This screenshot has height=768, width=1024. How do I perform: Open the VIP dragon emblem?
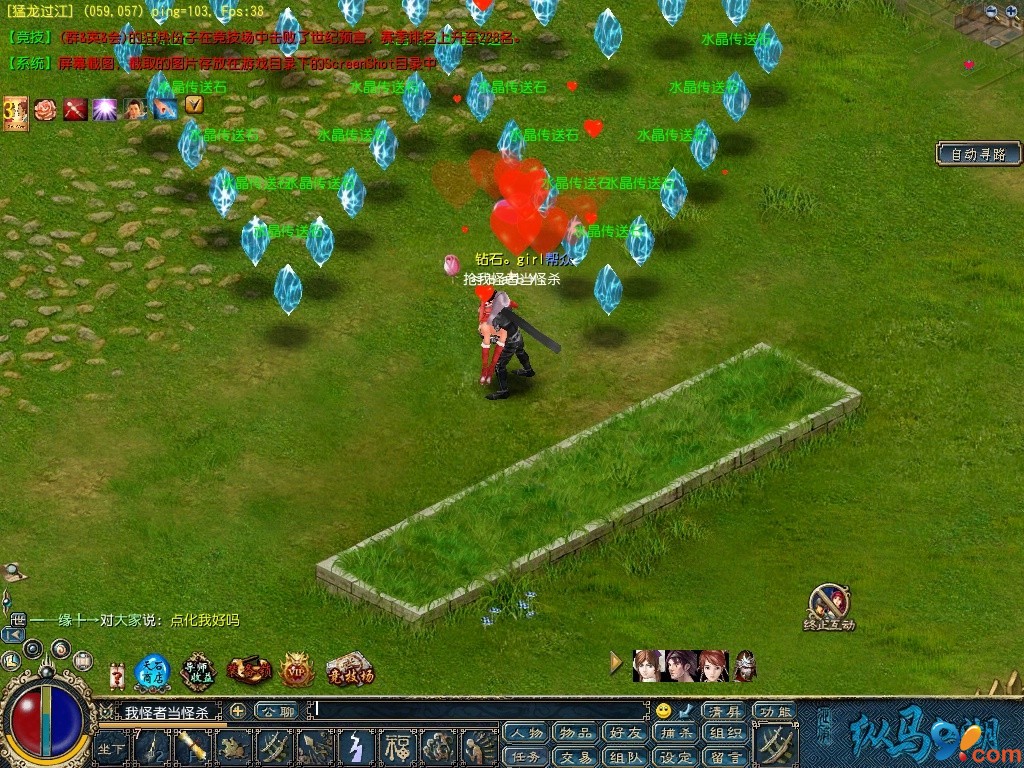click(297, 671)
